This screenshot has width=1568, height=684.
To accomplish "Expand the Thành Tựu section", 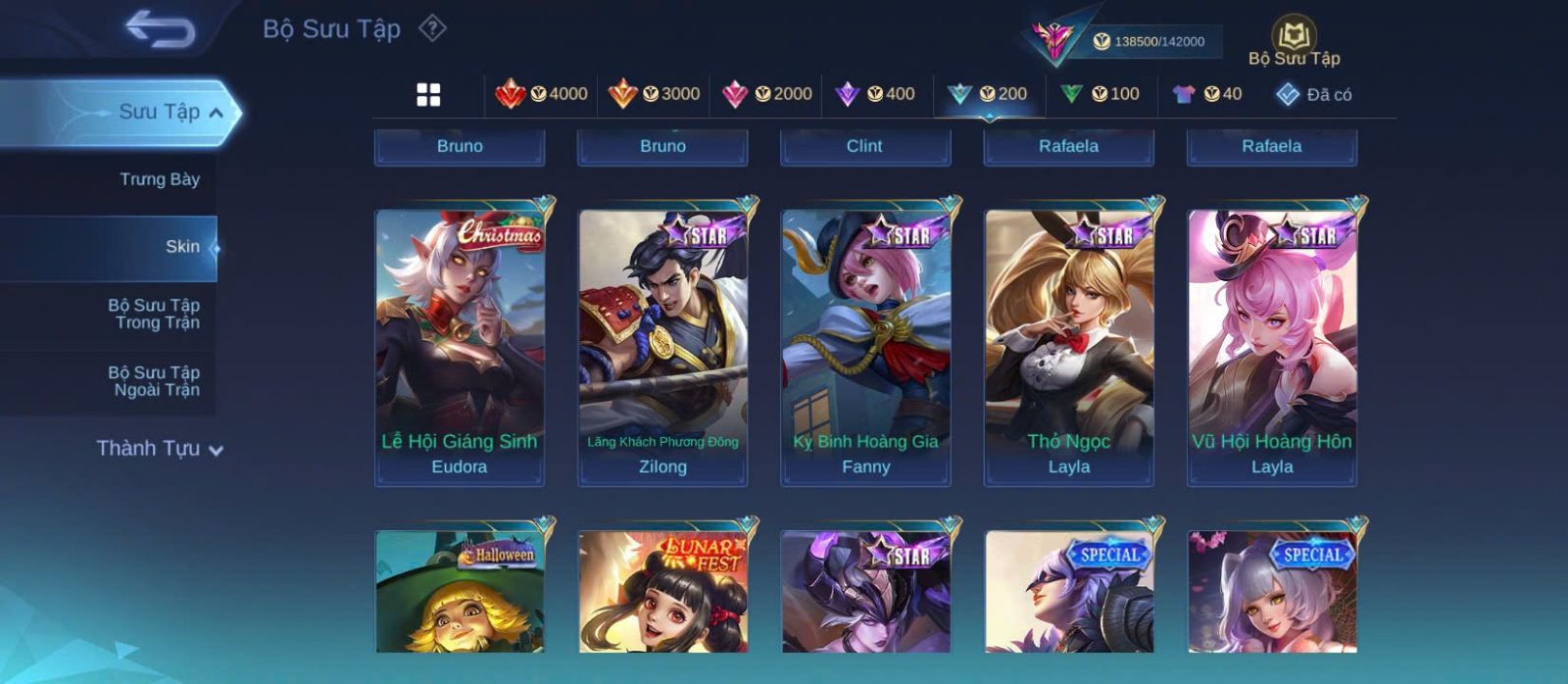I will click(x=160, y=449).
